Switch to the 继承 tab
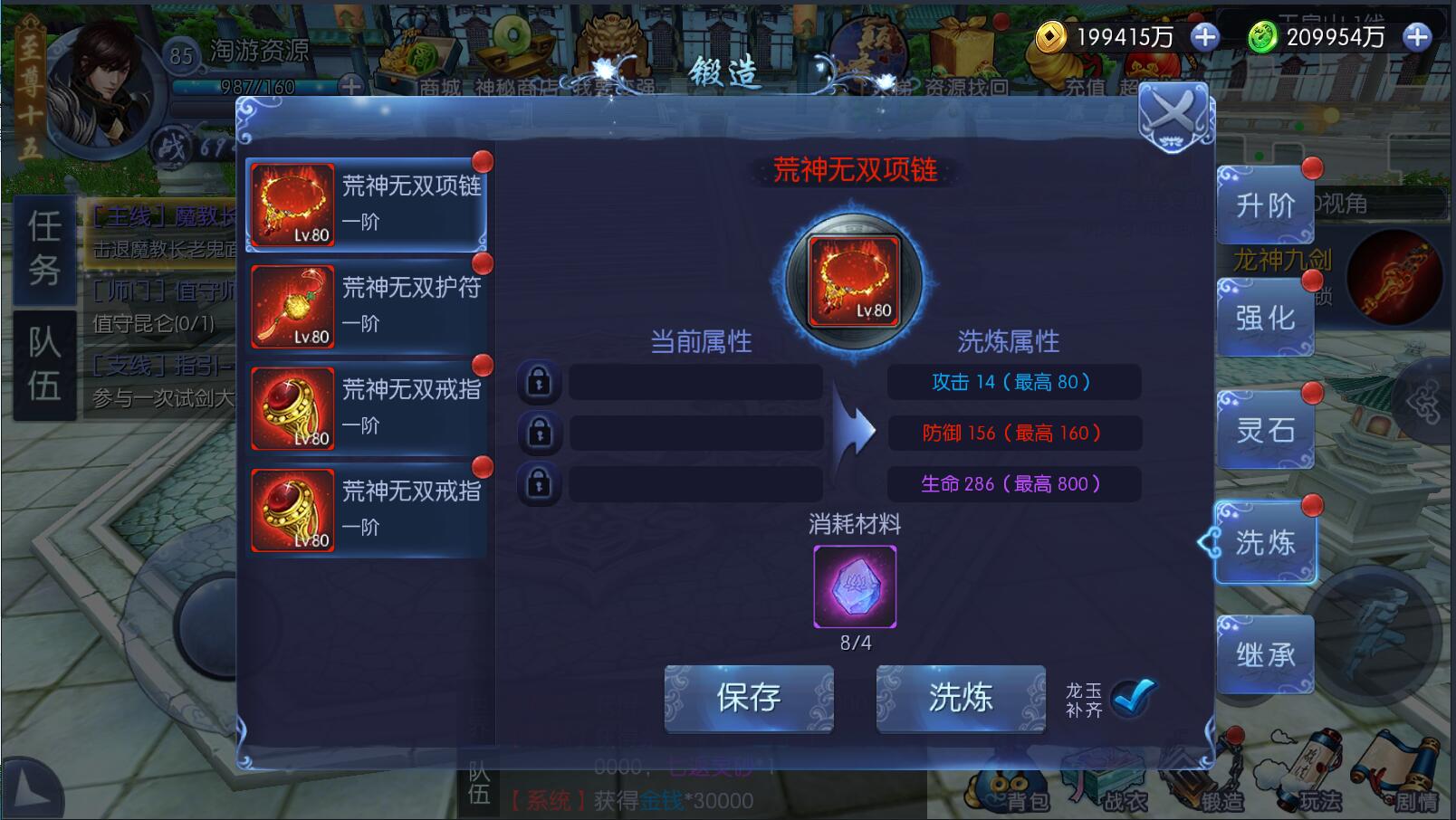Screen dimensions: 1456x820 click(1265, 653)
